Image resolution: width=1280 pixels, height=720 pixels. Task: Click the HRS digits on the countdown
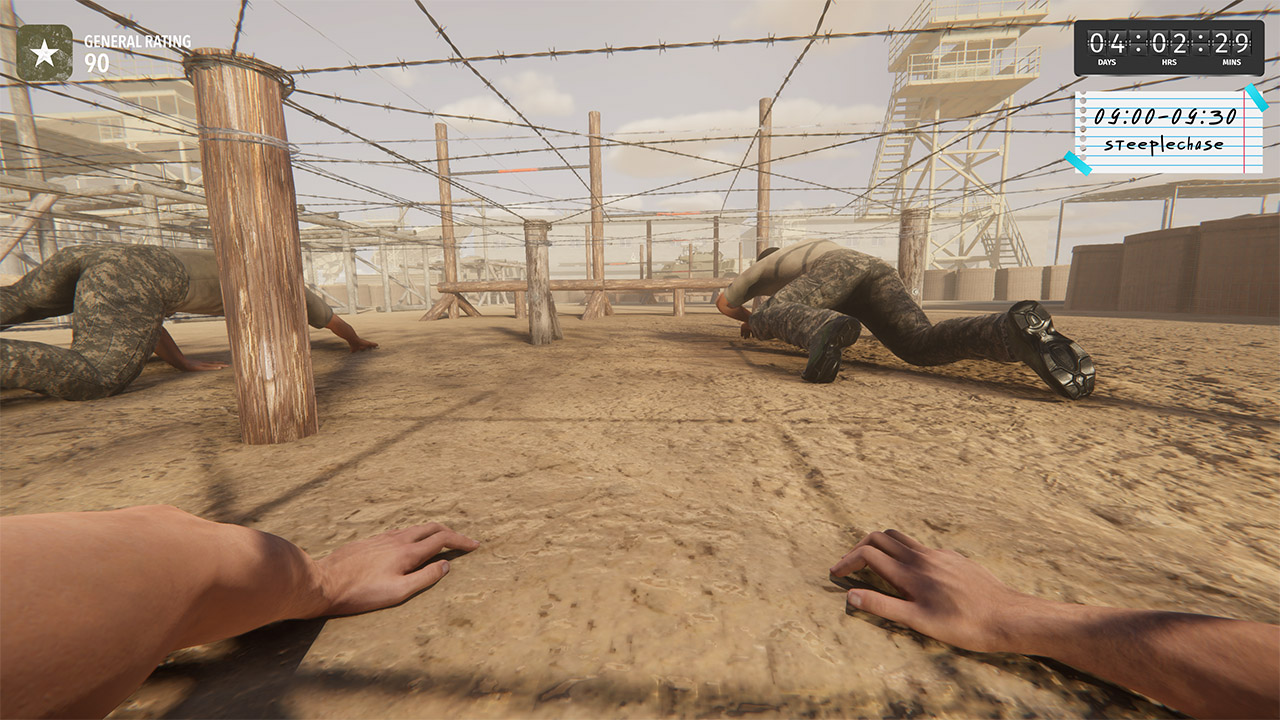tap(1170, 43)
